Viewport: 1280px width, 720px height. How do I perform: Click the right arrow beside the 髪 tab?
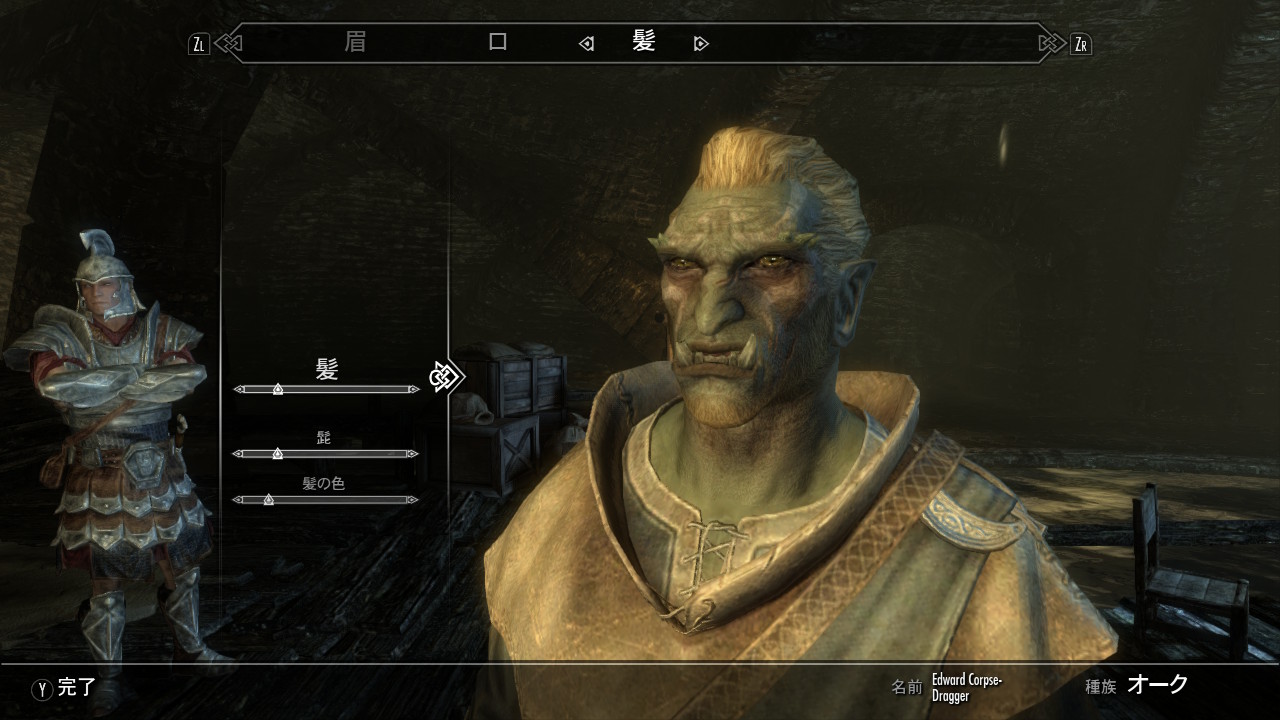click(701, 44)
